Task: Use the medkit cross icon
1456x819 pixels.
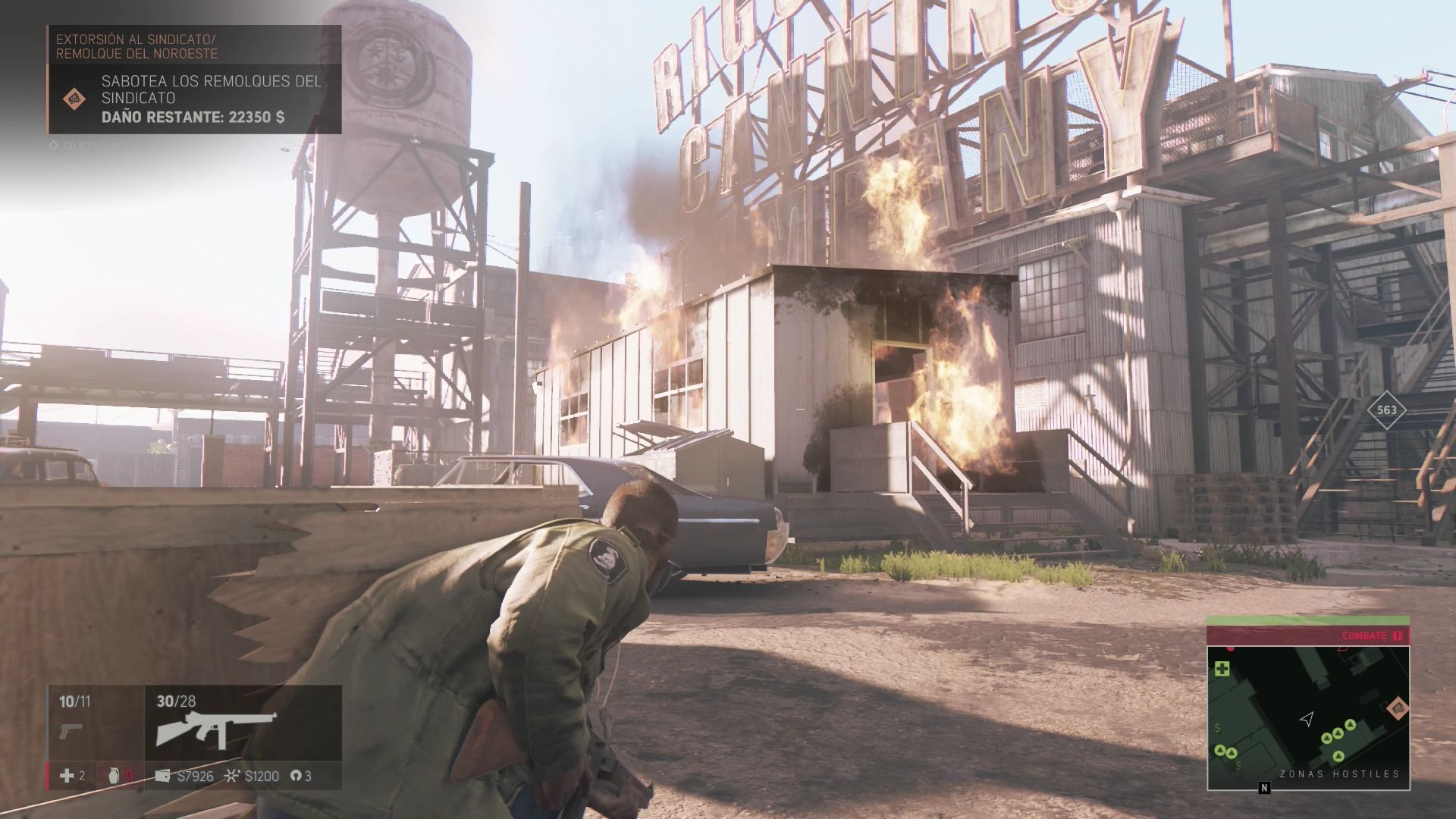Action: click(67, 776)
